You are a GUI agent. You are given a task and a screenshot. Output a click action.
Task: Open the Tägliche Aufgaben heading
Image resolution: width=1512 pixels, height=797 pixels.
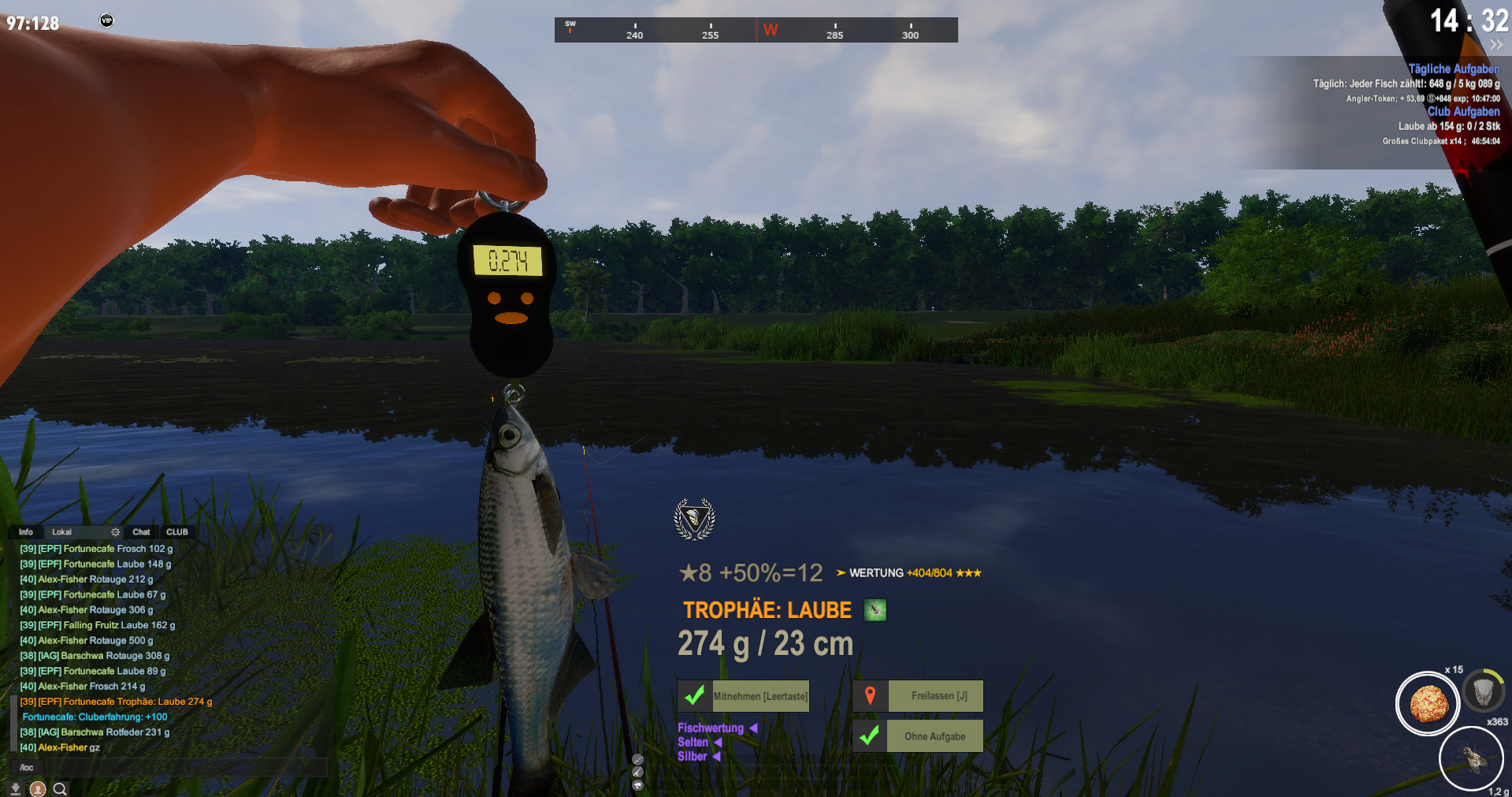1454,69
